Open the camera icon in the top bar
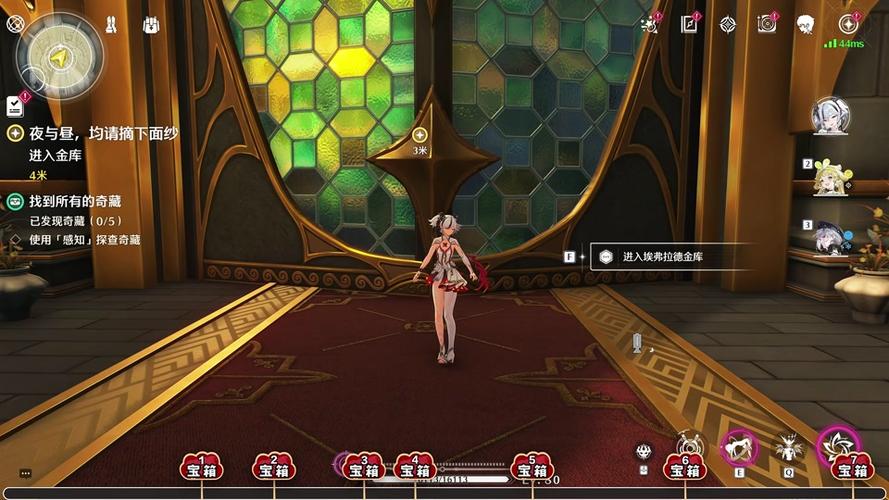 767,23
